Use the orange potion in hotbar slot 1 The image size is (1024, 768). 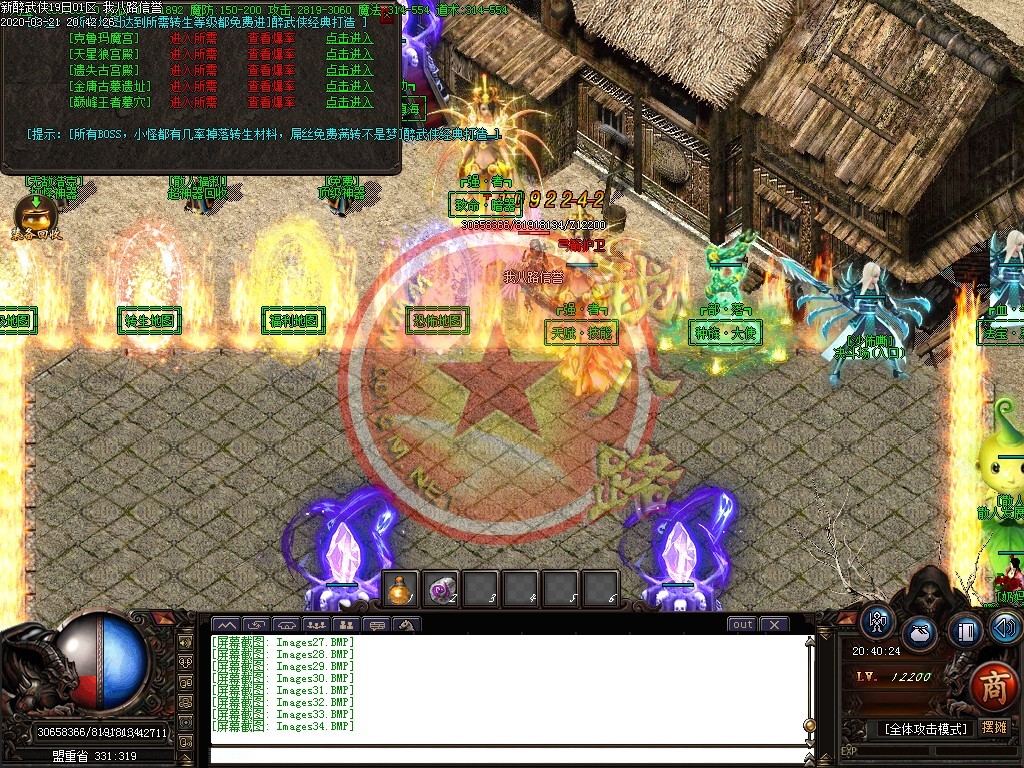pyautogui.click(x=401, y=588)
